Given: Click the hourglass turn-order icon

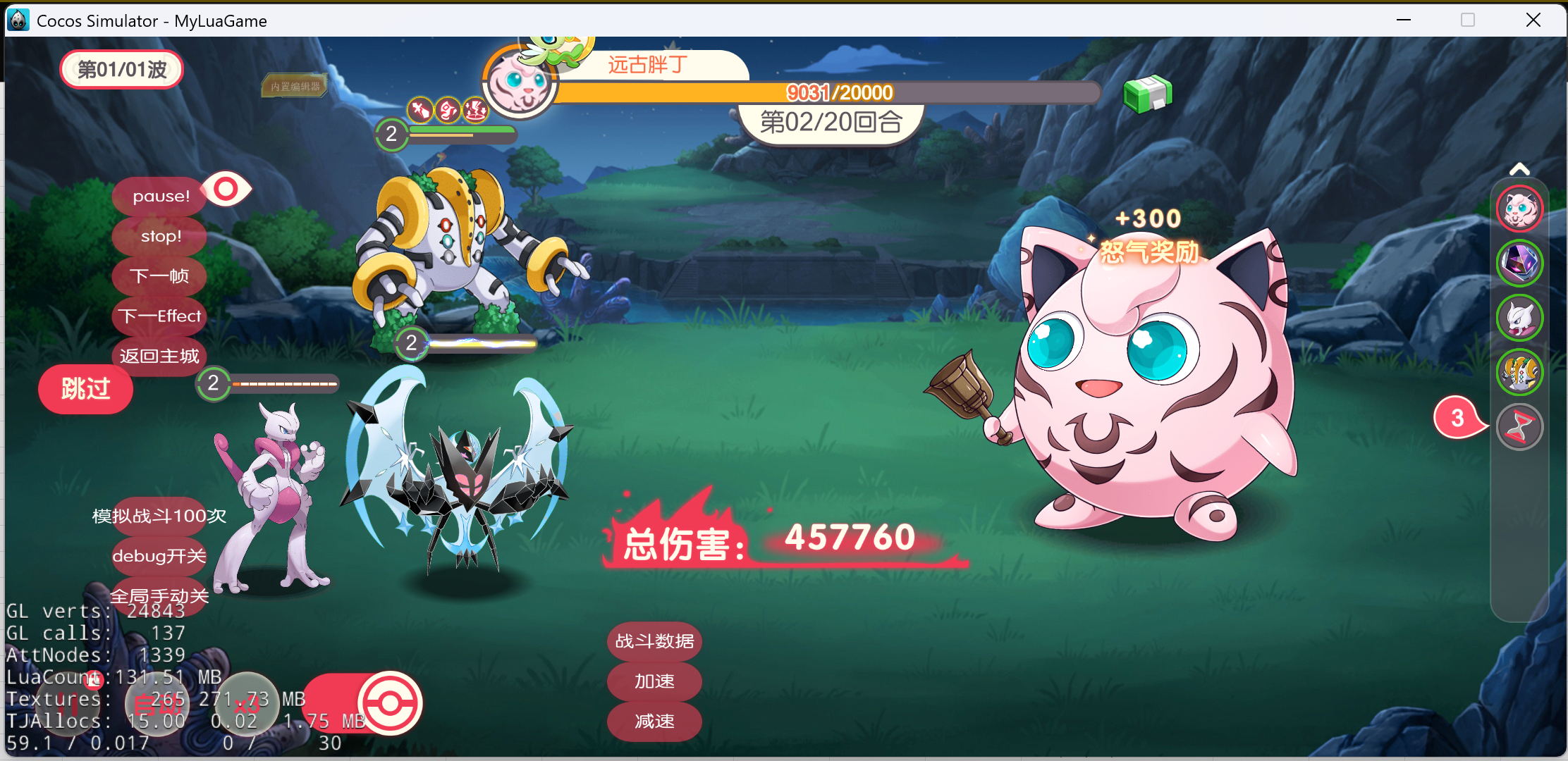Looking at the screenshot, I should pos(1519,427).
